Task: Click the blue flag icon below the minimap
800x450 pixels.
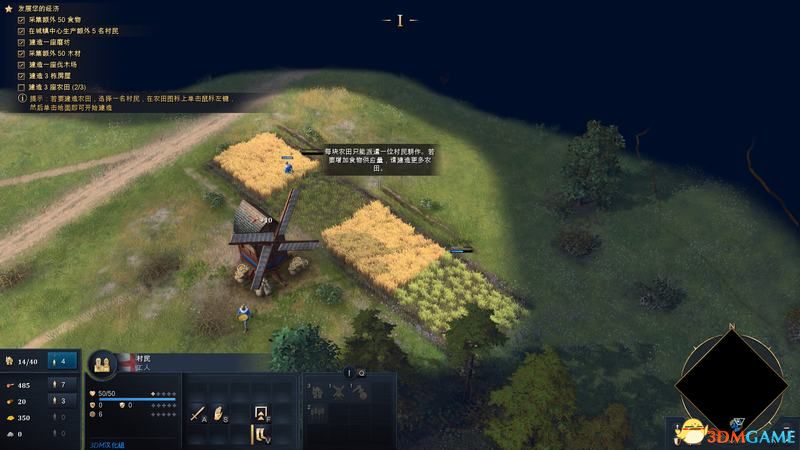Action: [737, 424]
